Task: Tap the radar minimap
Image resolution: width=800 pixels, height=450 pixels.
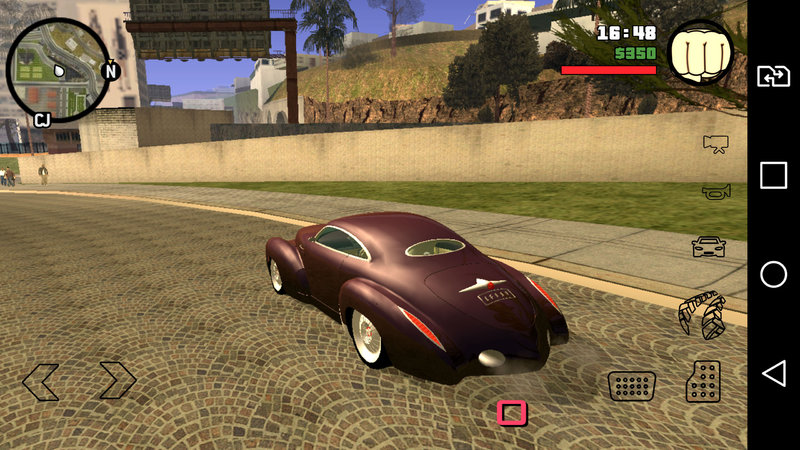Action: 59,71
